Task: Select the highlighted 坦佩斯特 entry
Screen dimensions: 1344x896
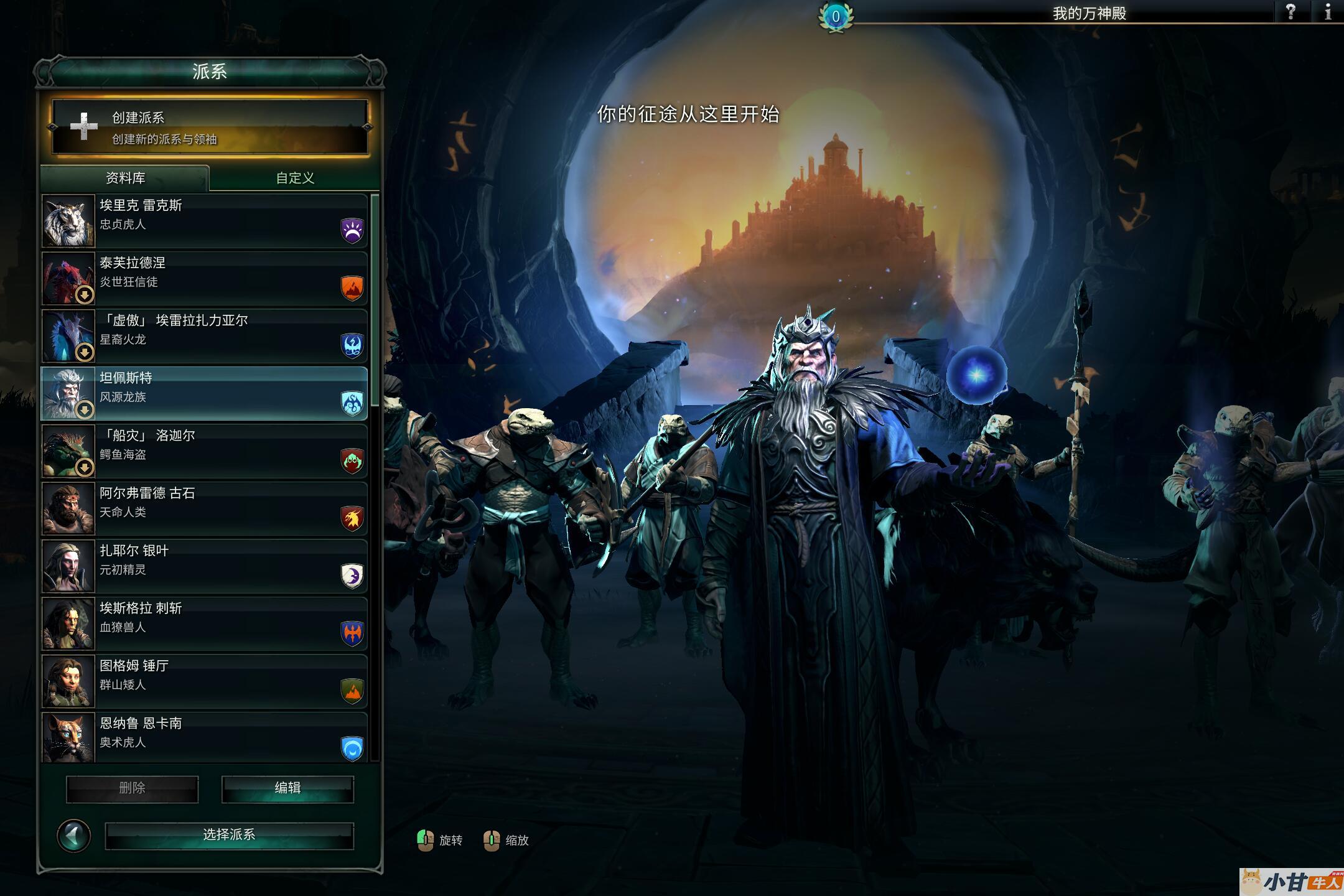Action: [x=205, y=393]
